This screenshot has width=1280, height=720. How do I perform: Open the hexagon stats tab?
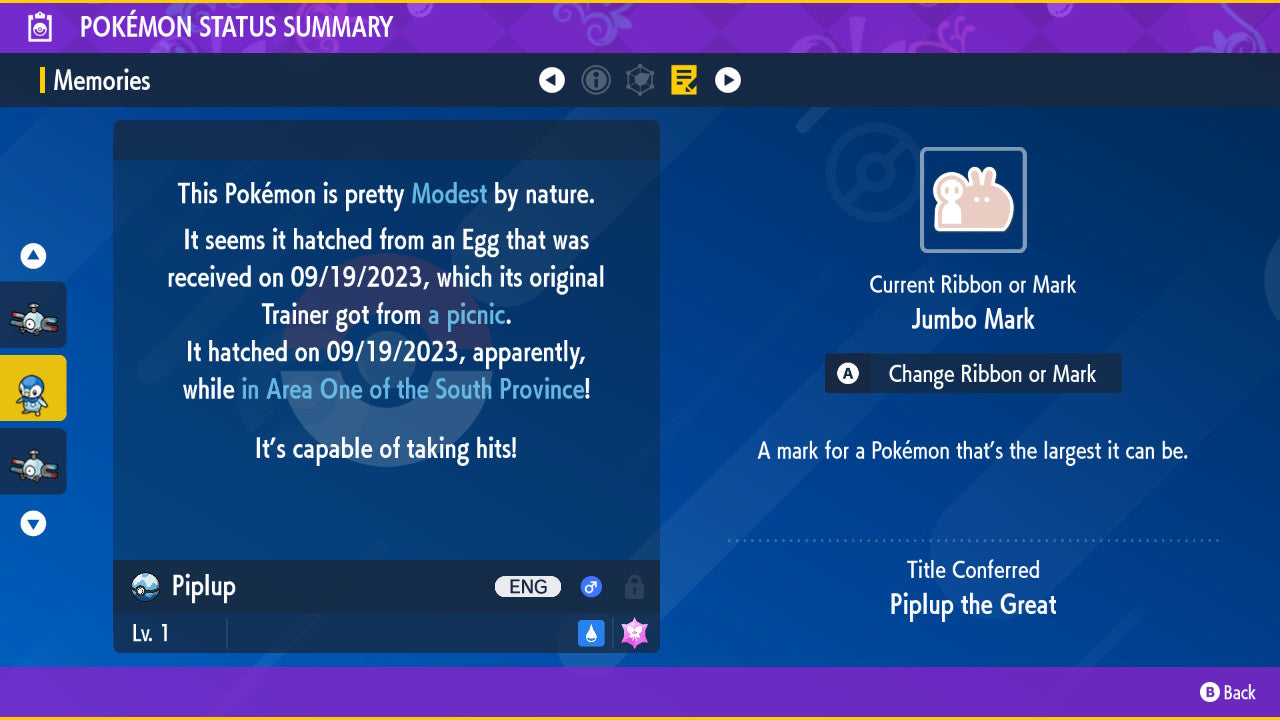640,80
